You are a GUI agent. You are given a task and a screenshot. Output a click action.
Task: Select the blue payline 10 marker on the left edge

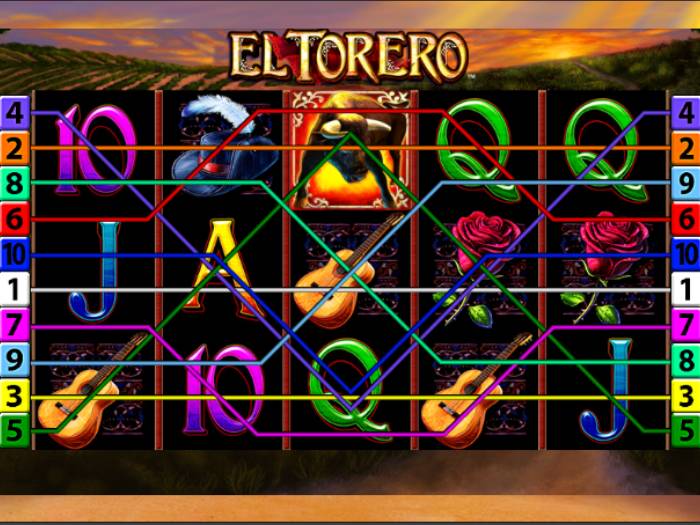14,254
